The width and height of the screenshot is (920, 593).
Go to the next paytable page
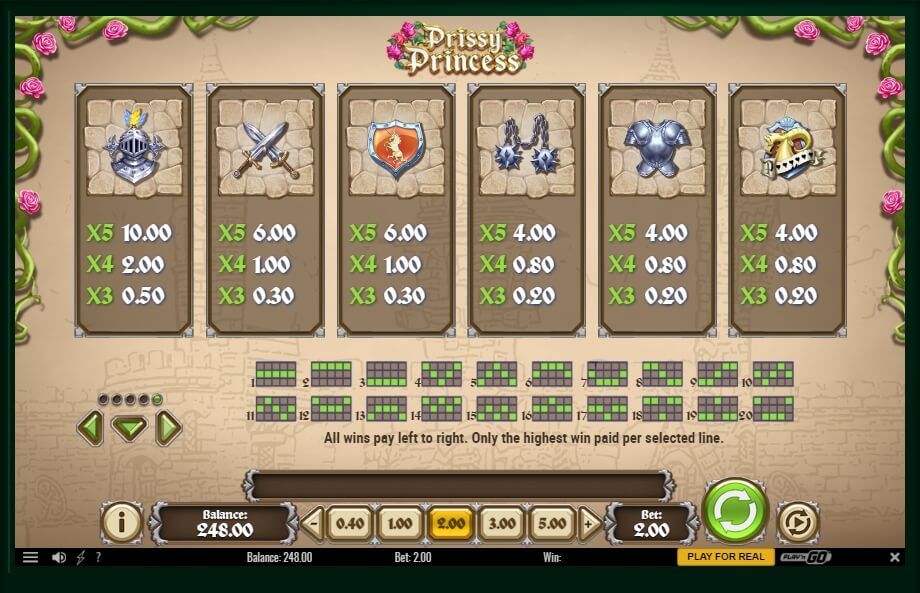tap(168, 428)
